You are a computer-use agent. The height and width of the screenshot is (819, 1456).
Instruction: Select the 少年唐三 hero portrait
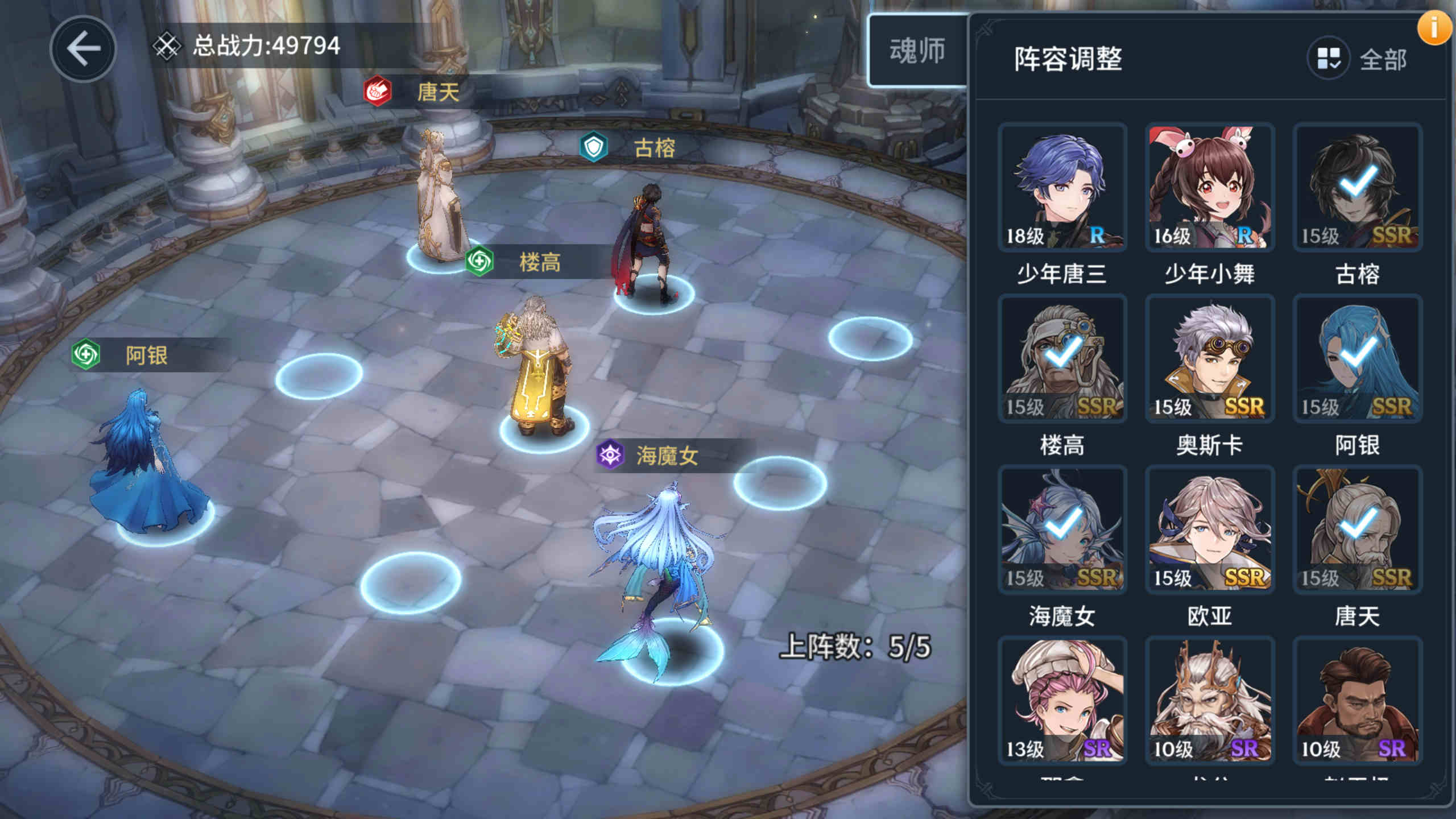click(1062, 188)
